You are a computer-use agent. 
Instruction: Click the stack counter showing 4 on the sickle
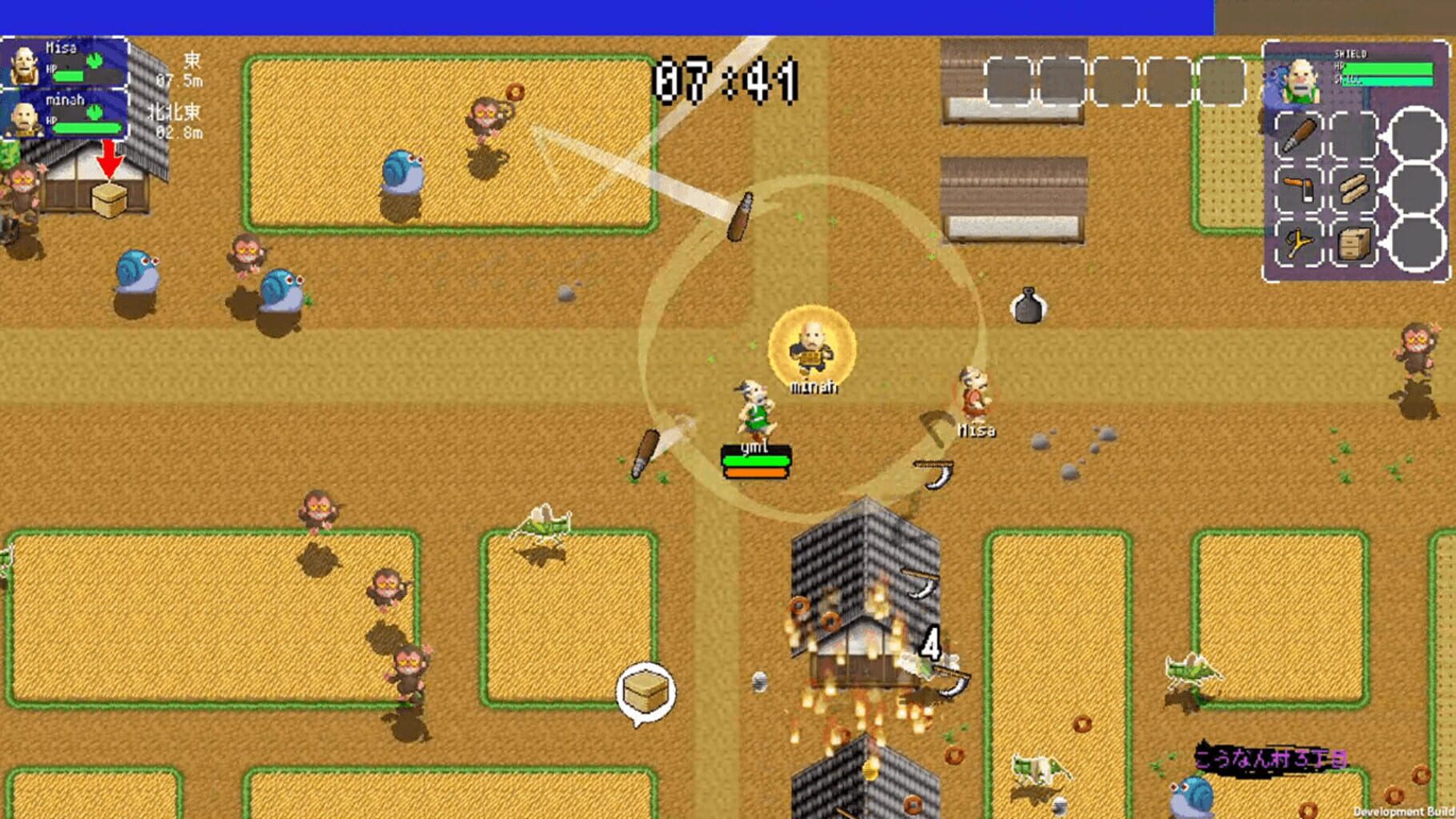coord(930,644)
